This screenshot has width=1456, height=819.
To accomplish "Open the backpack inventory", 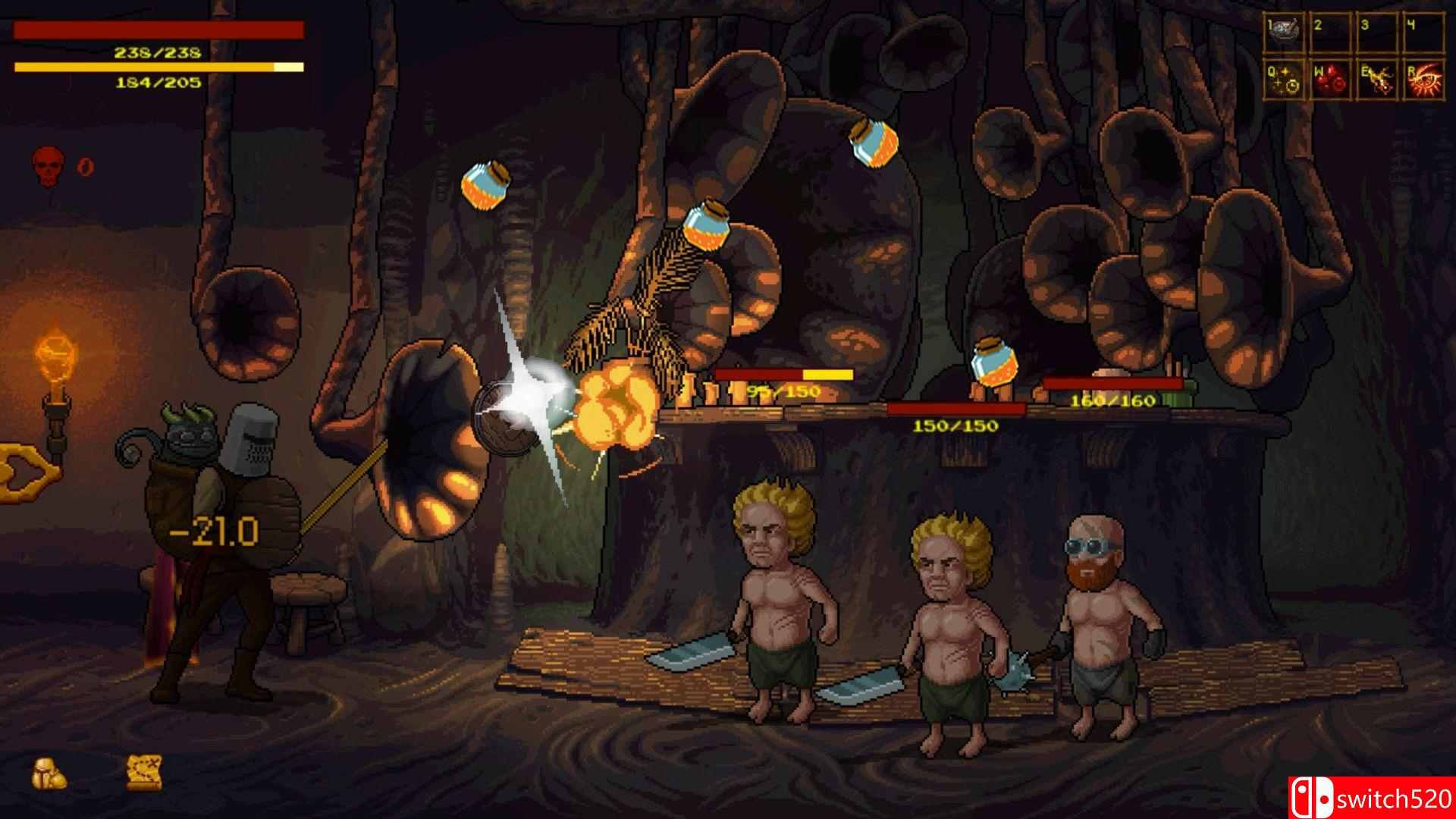I will [x=49, y=774].
